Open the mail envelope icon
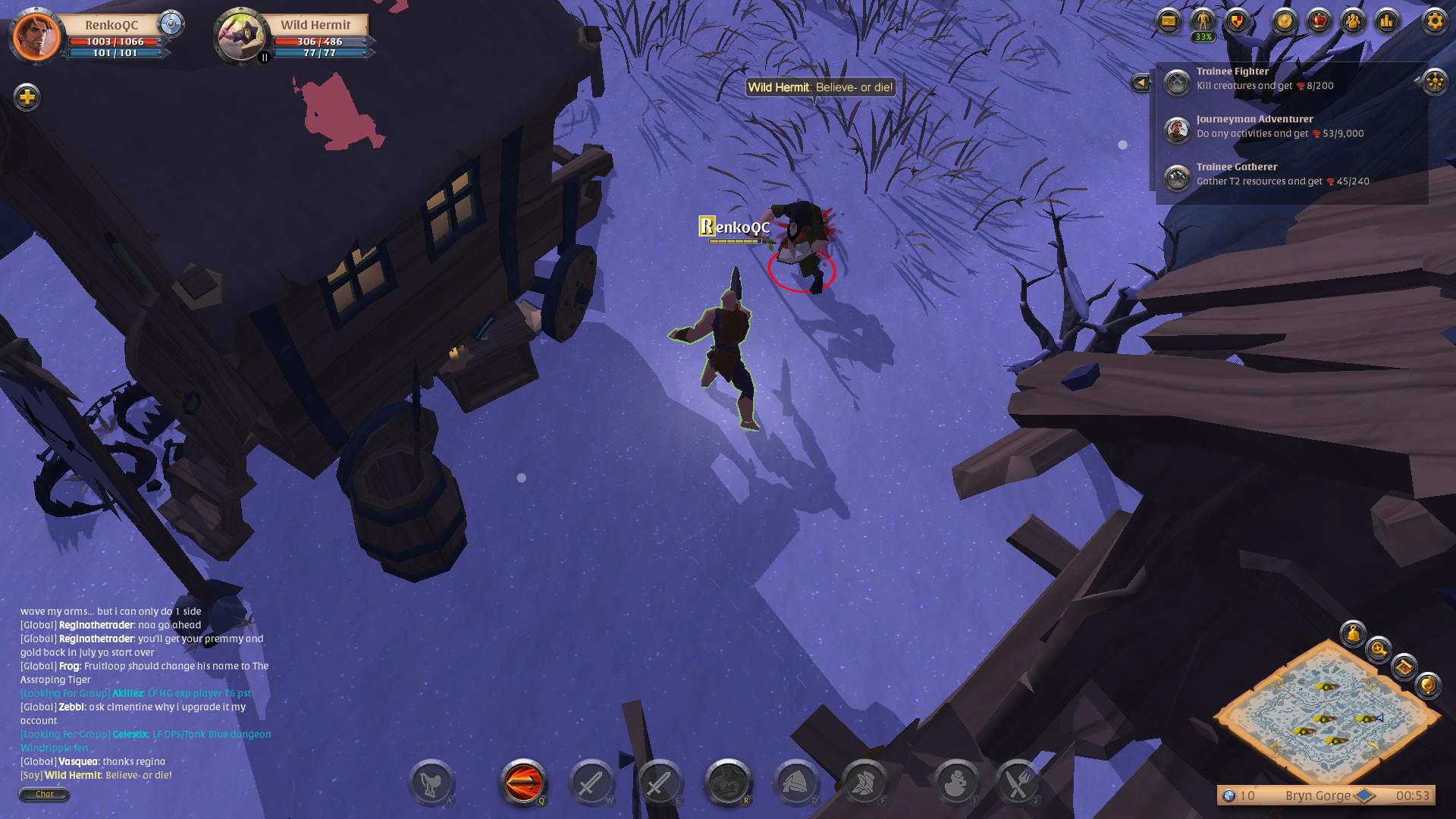Viewport: 1456px width, 819px height. point(1169,21)
